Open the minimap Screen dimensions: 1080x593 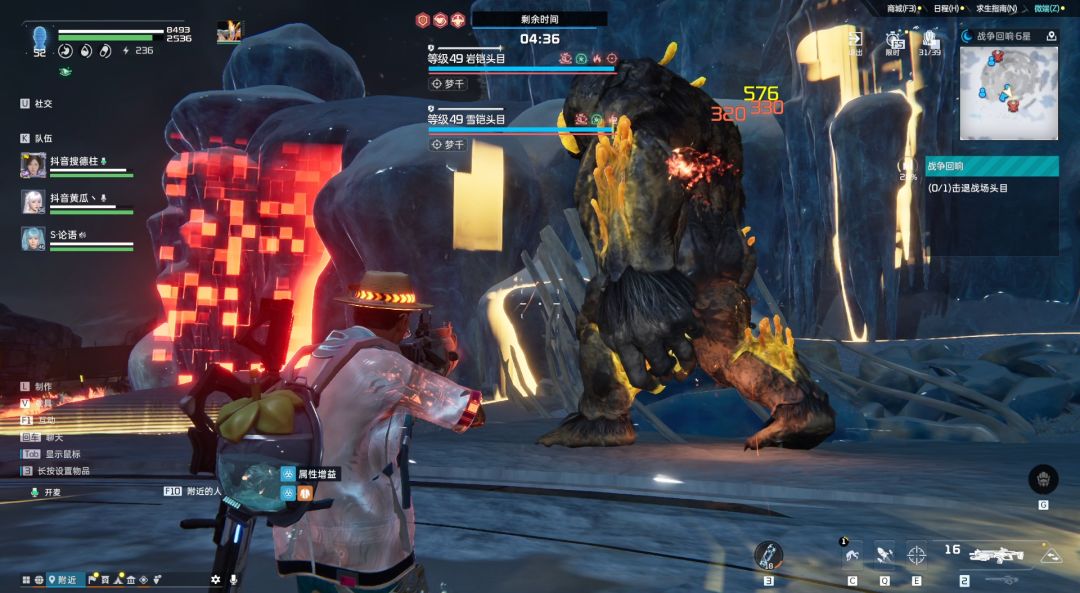[x=1008, y=93]
